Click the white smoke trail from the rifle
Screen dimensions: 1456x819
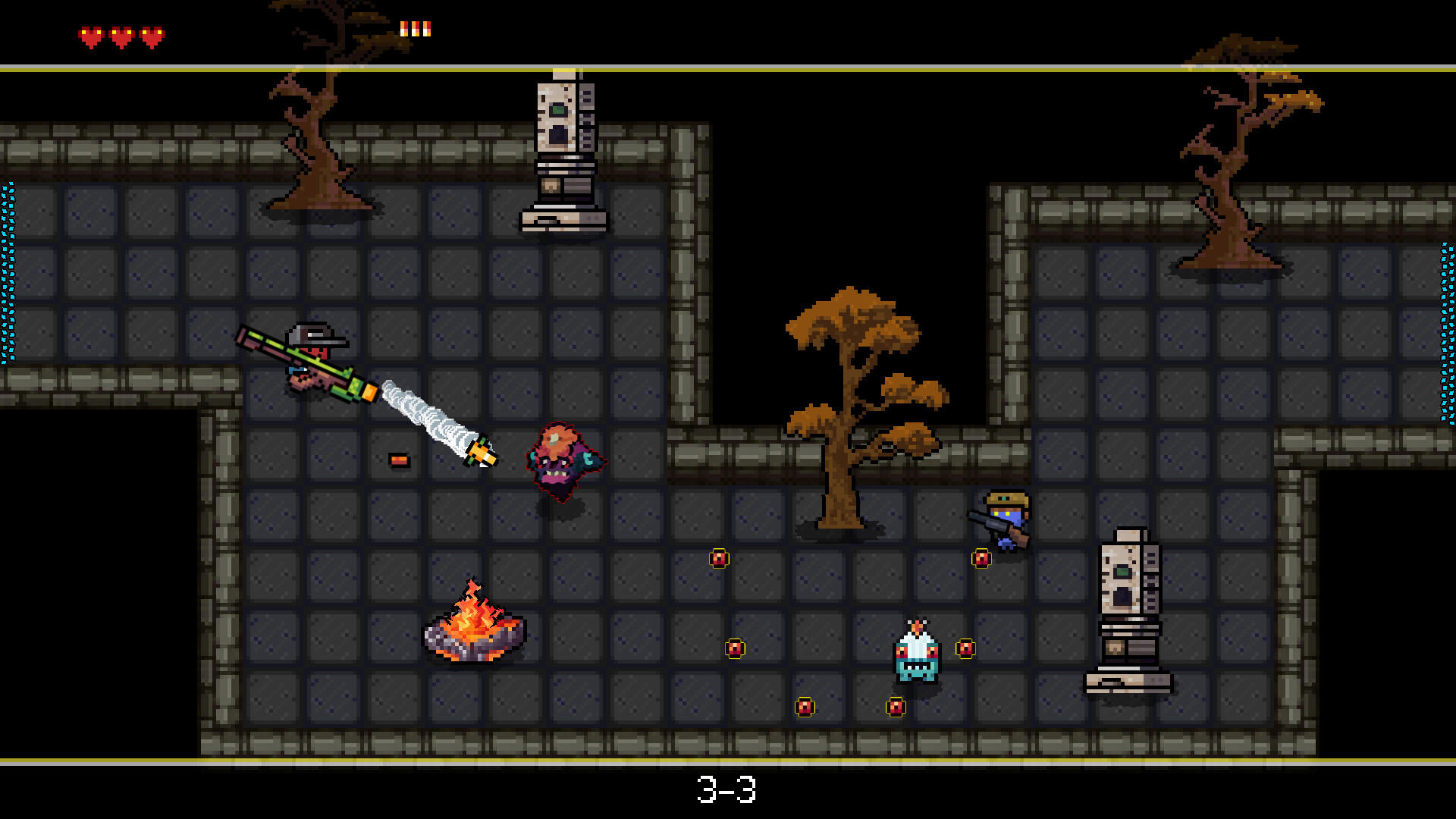click(428, 417)
